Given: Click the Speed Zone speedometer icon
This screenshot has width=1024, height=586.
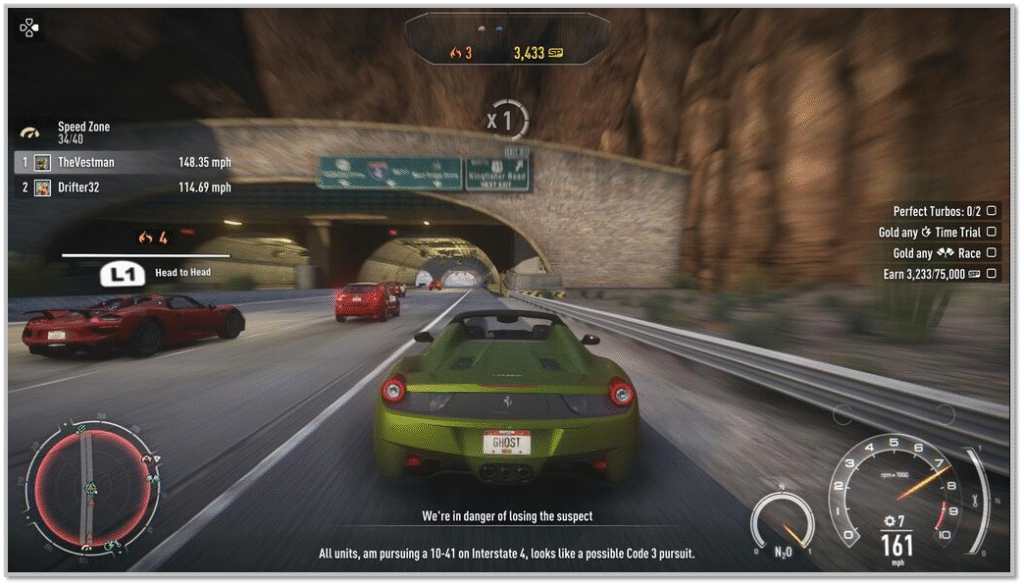Looking at the screenshot, I should pyautogui.click(x=29, y=132).
